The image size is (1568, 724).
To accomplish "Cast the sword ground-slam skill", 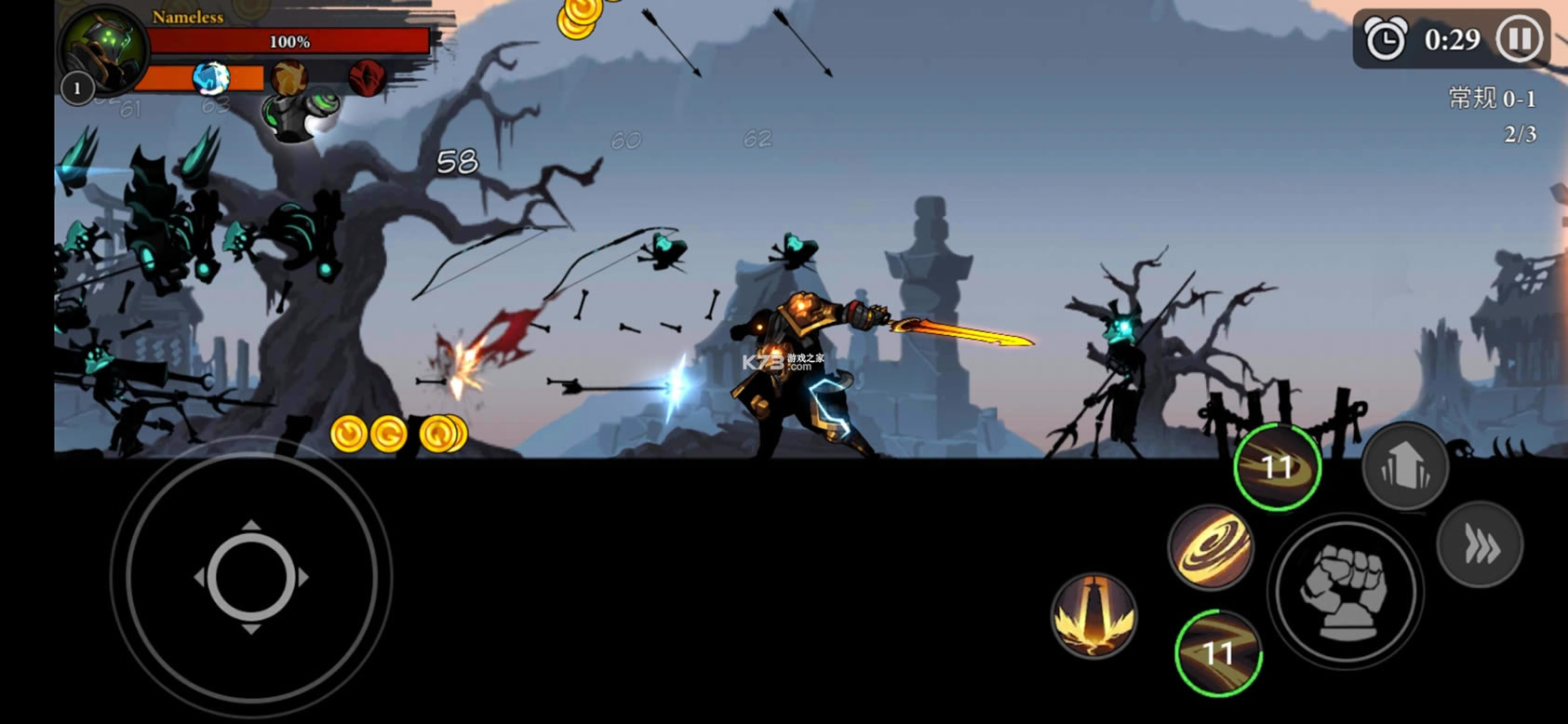I will [1093, 615].
